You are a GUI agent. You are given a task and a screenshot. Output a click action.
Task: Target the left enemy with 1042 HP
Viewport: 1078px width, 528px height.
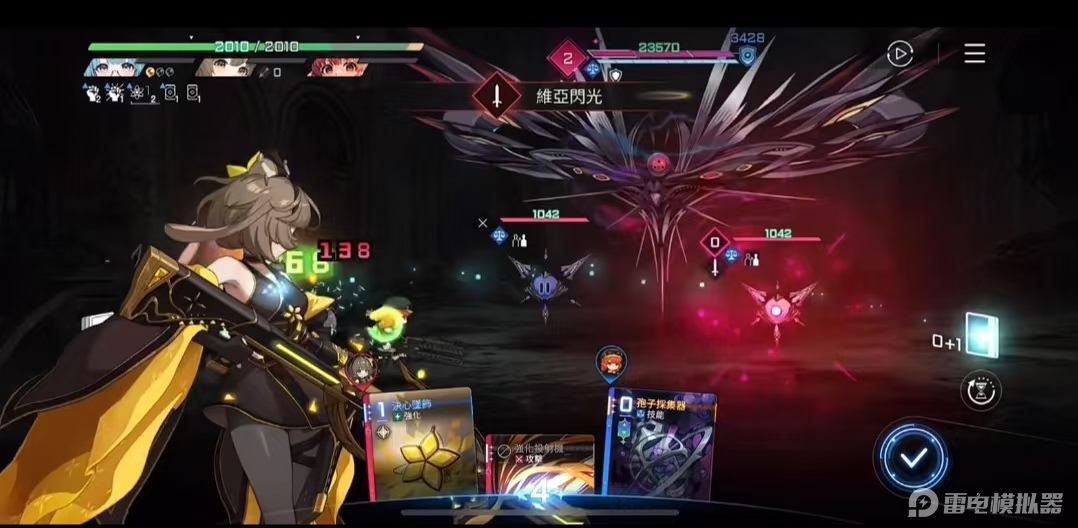(546, 283)
